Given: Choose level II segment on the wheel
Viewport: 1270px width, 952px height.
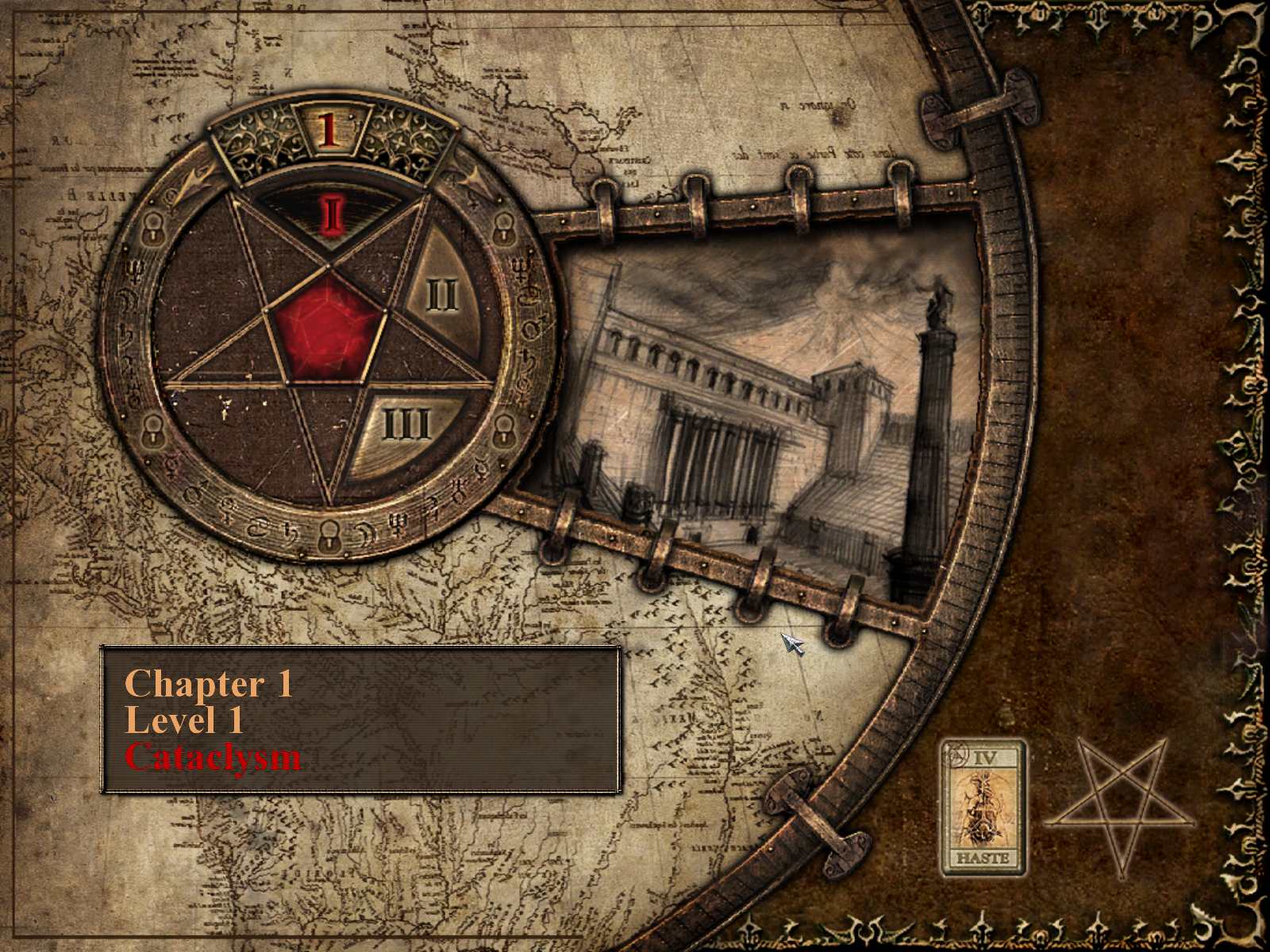Looking at the screenshot, I should click(441, 295).
